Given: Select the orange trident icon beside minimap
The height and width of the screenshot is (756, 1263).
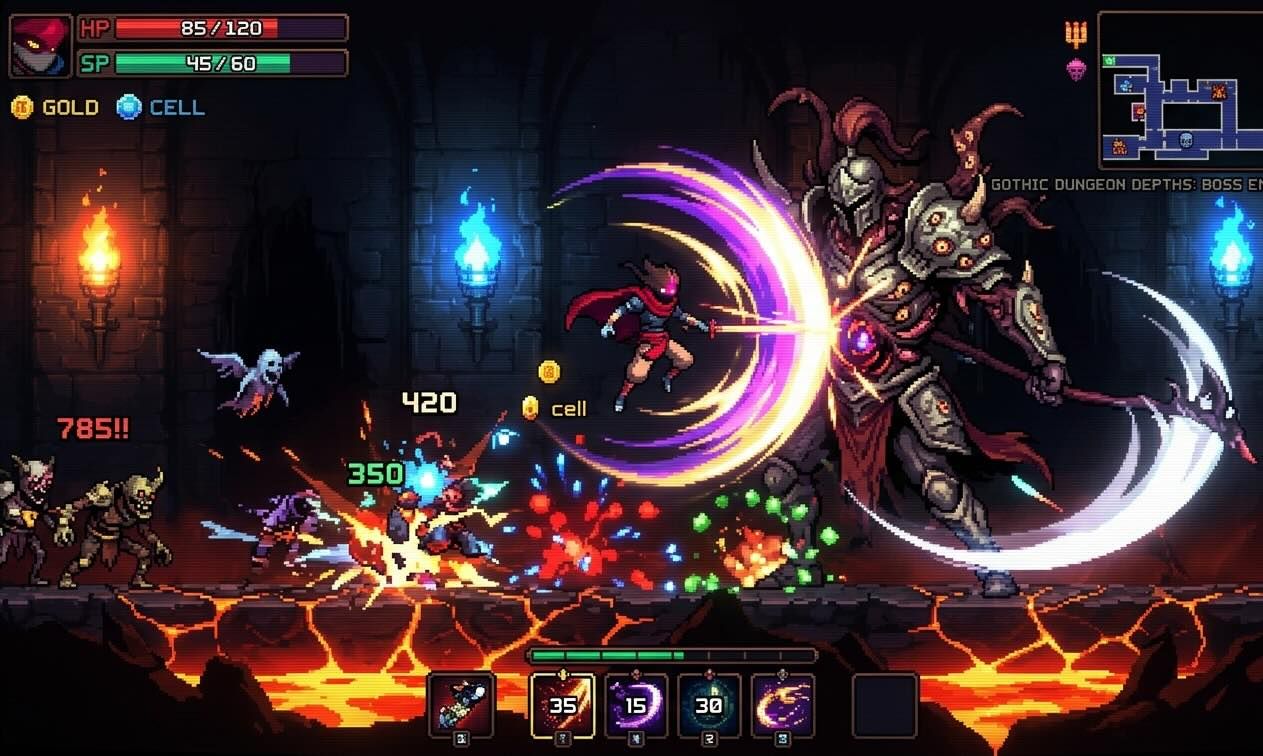Looking at the screenshot, I should coord(1076,34).
